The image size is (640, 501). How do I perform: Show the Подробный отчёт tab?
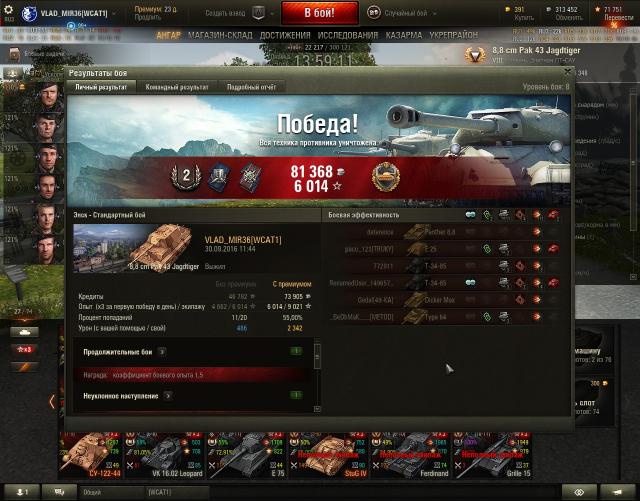pyautogui.click(x=248, y=87)
